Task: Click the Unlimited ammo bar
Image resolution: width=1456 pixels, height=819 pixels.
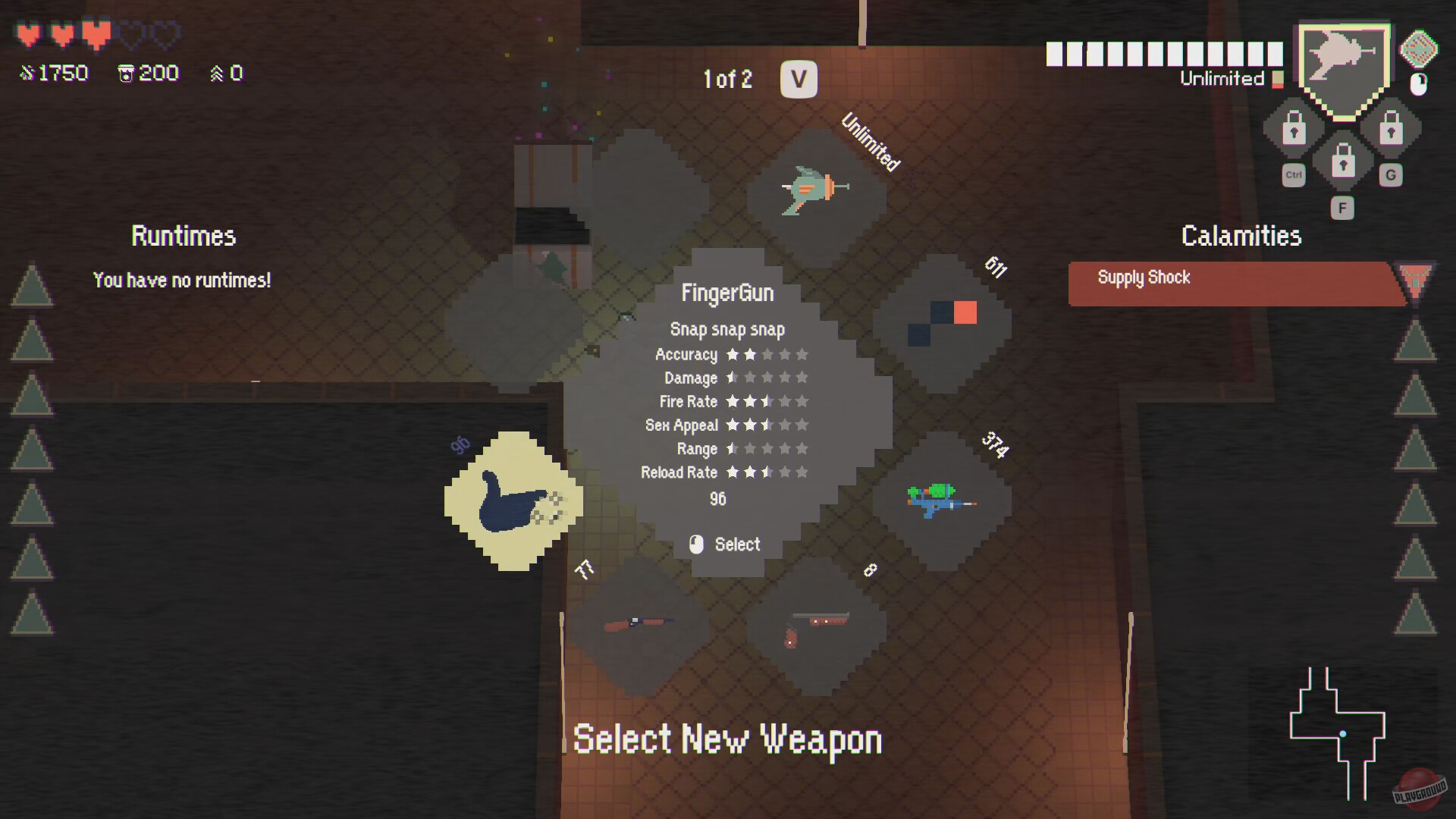Action: tap(1164, 52)
